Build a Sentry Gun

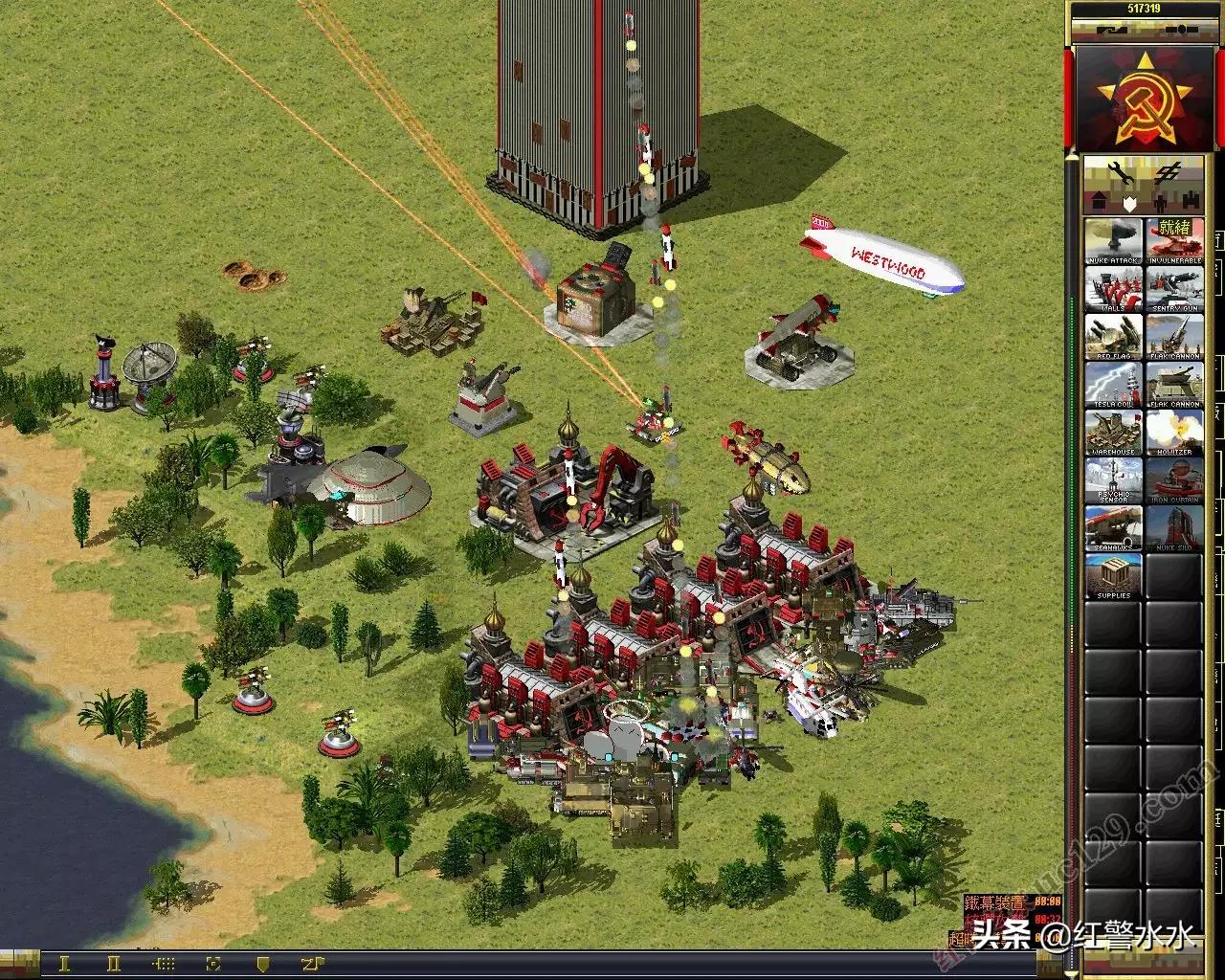tap(1173, 289)
